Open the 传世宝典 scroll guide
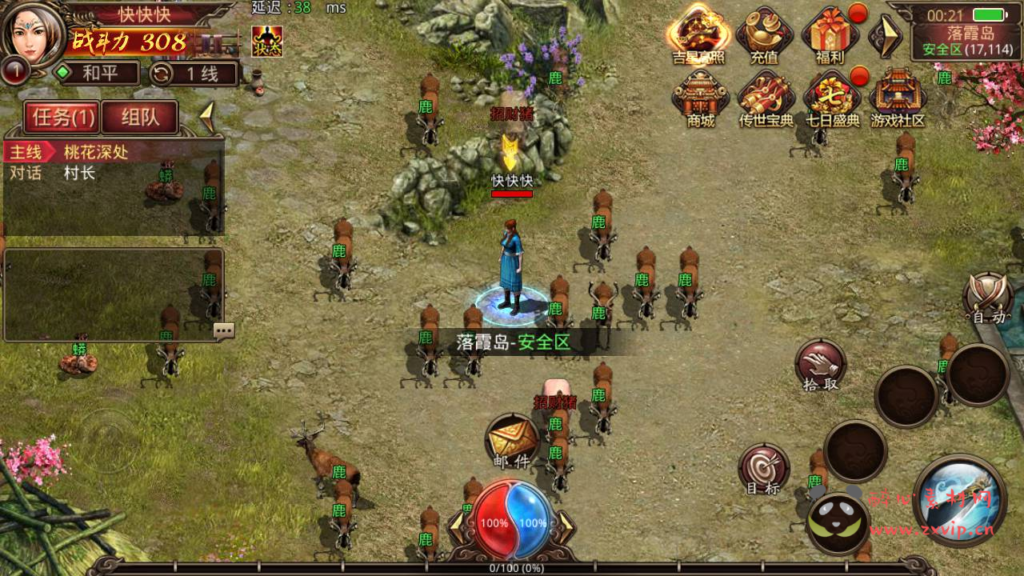The width and height of the screenshot is (1024, 576). [766, 98]
